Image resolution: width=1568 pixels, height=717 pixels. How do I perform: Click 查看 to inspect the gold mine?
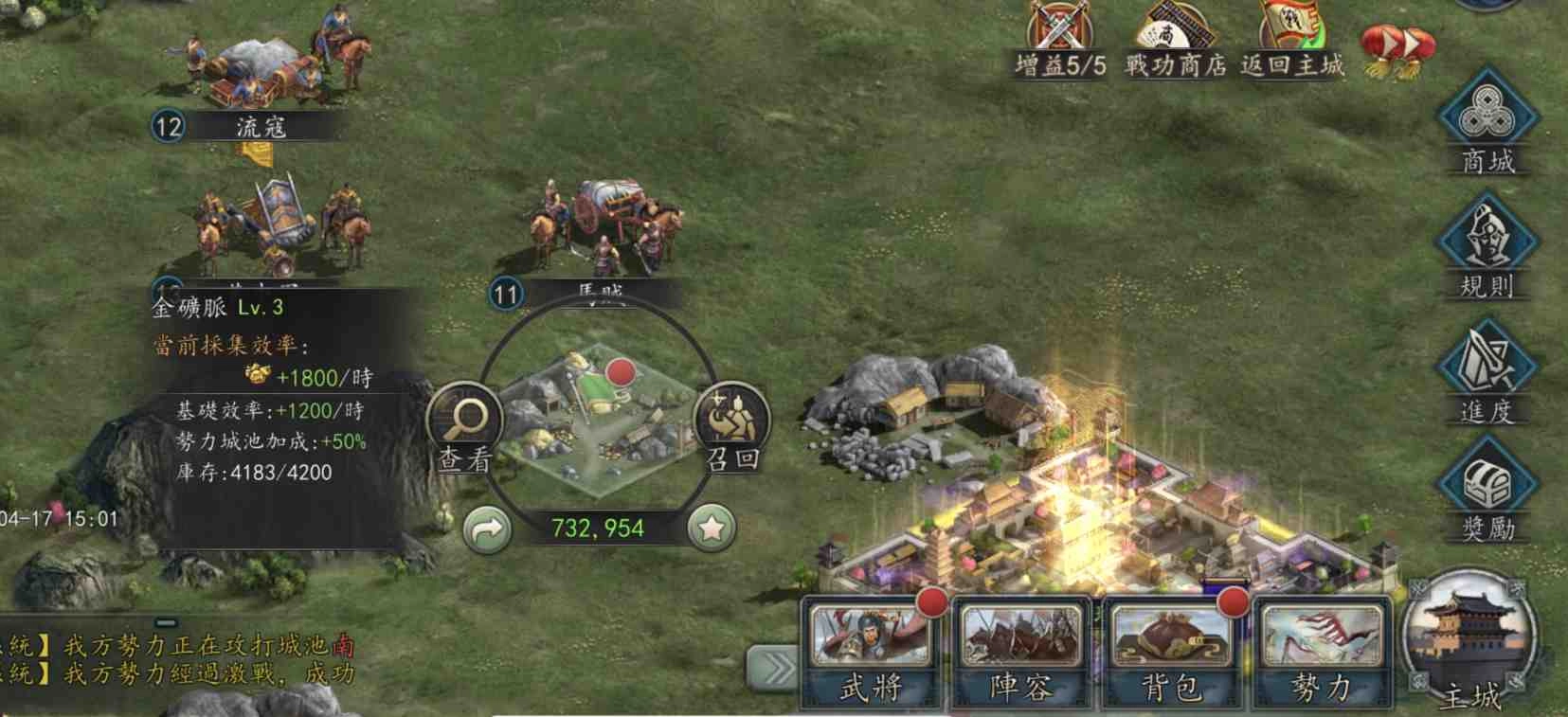[465, 426]
